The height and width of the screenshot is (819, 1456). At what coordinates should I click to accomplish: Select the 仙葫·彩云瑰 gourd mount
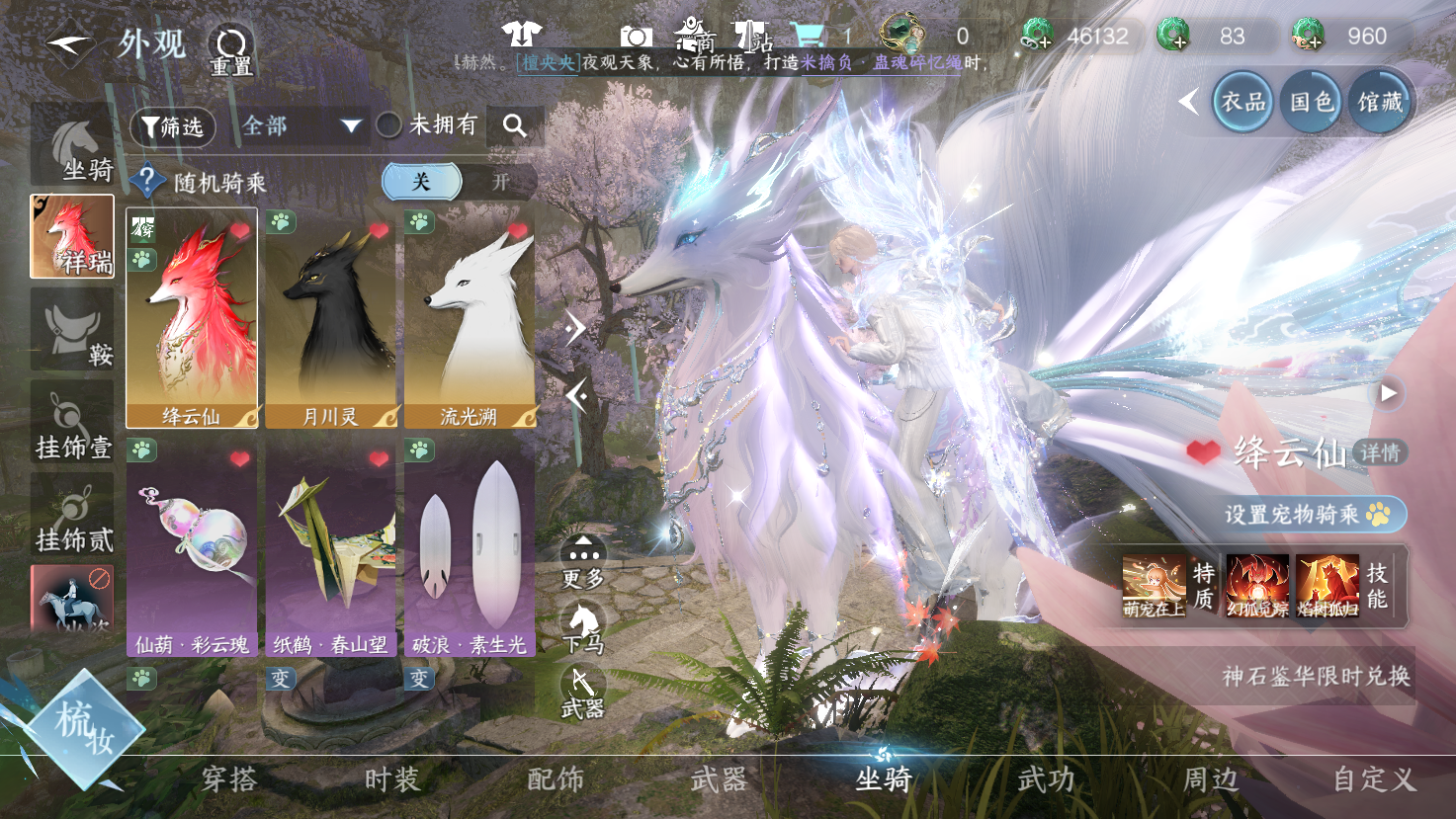(x=192, y=548)
